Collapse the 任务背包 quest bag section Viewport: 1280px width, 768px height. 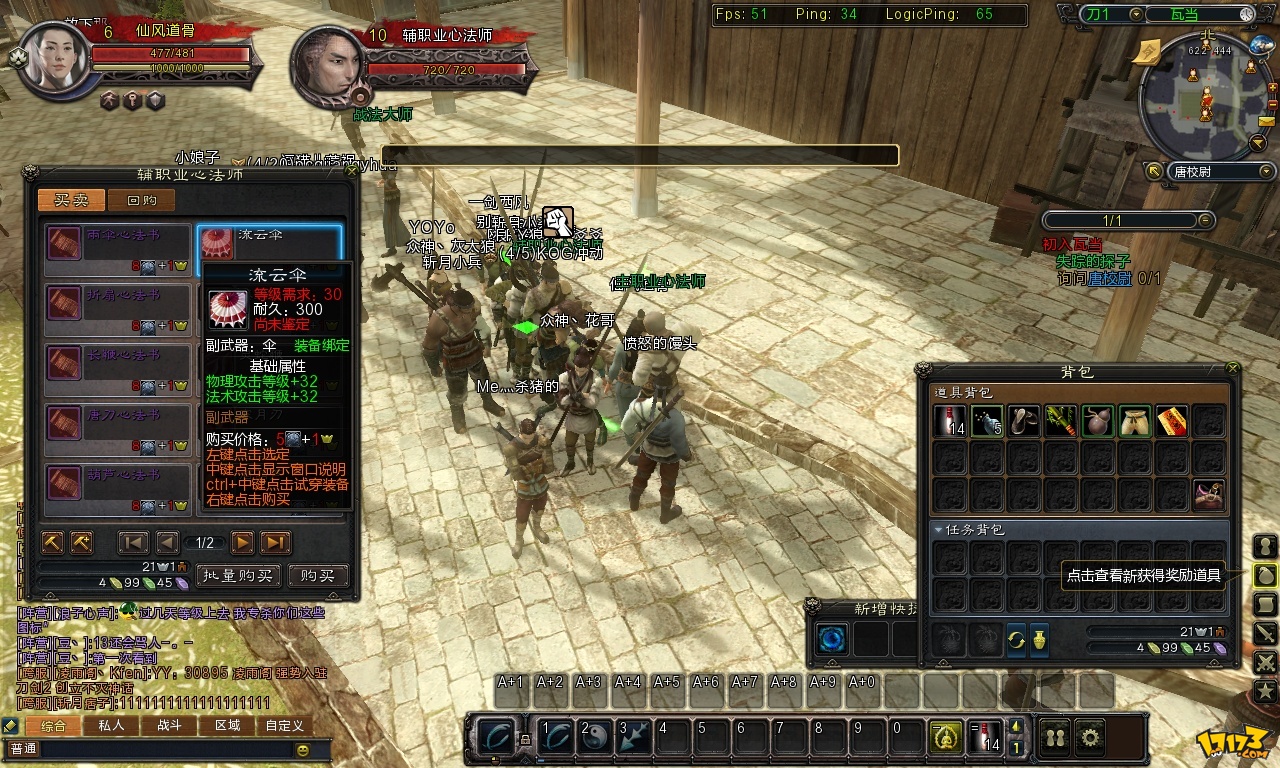tap(939, 530)
